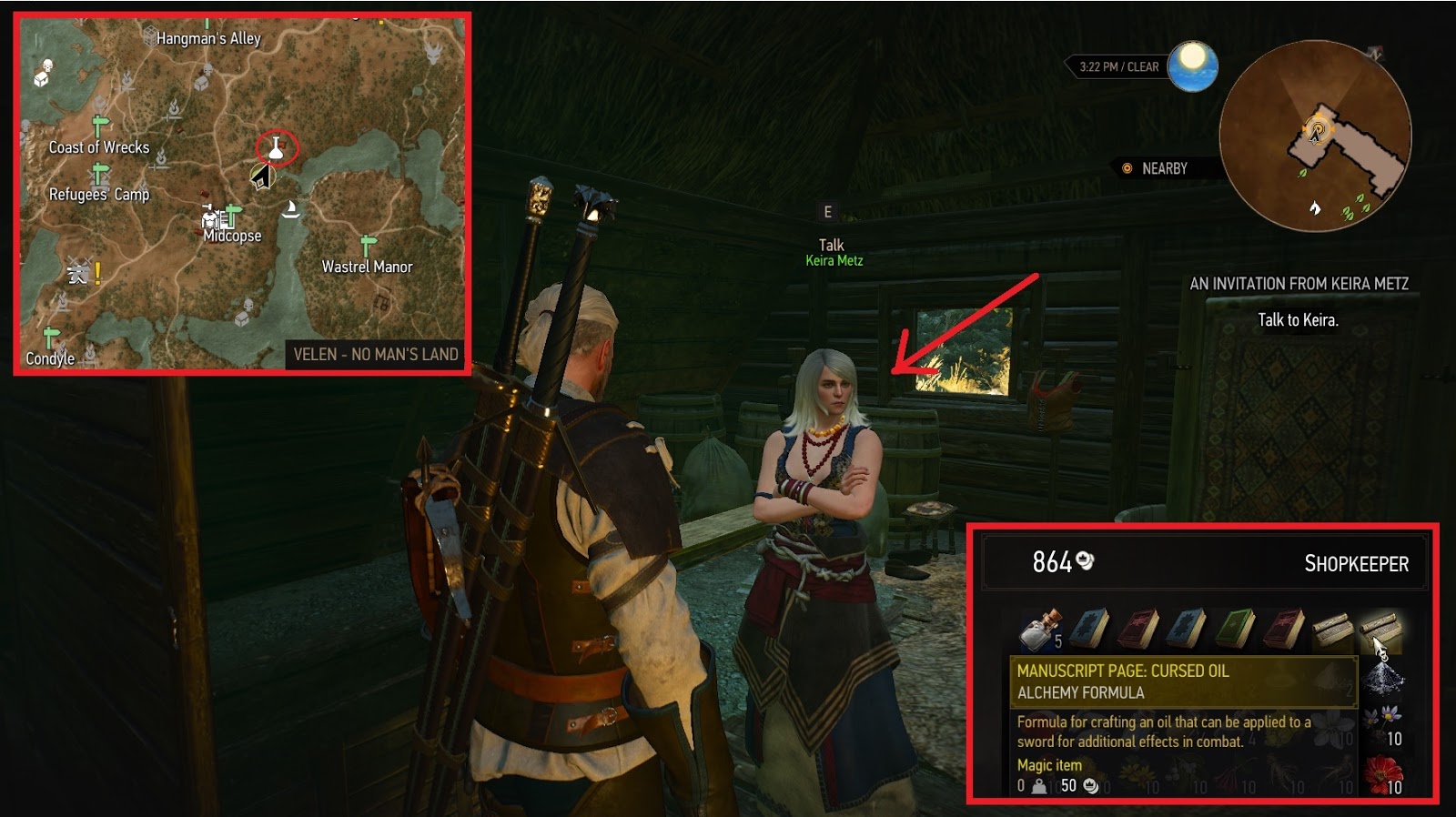
Task: Click the crowns currency icon beside 864
Action: point(1085,561)
